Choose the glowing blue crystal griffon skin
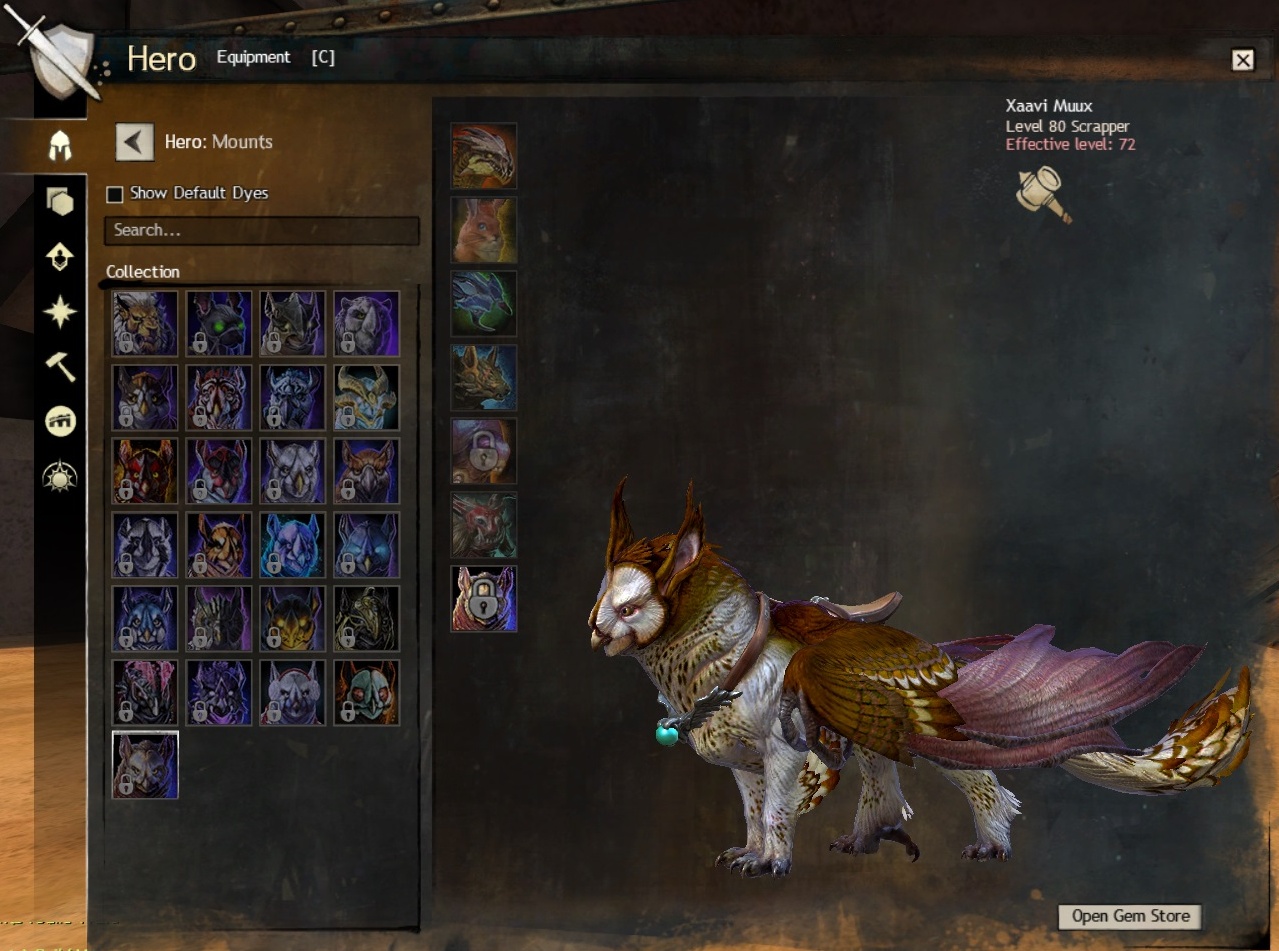1279x951 pixels. pos(293,546)
